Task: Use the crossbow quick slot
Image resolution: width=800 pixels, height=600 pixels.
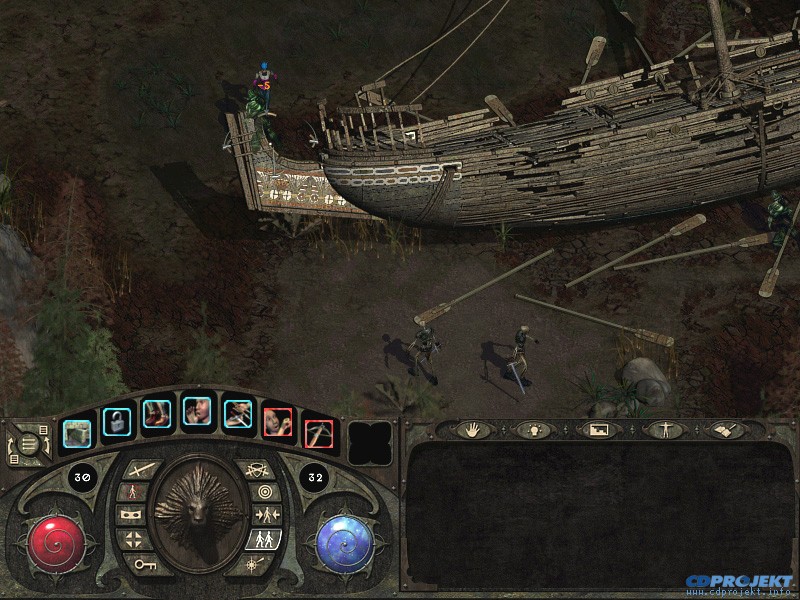Action: pyautogui.click(x=318, y=432)
